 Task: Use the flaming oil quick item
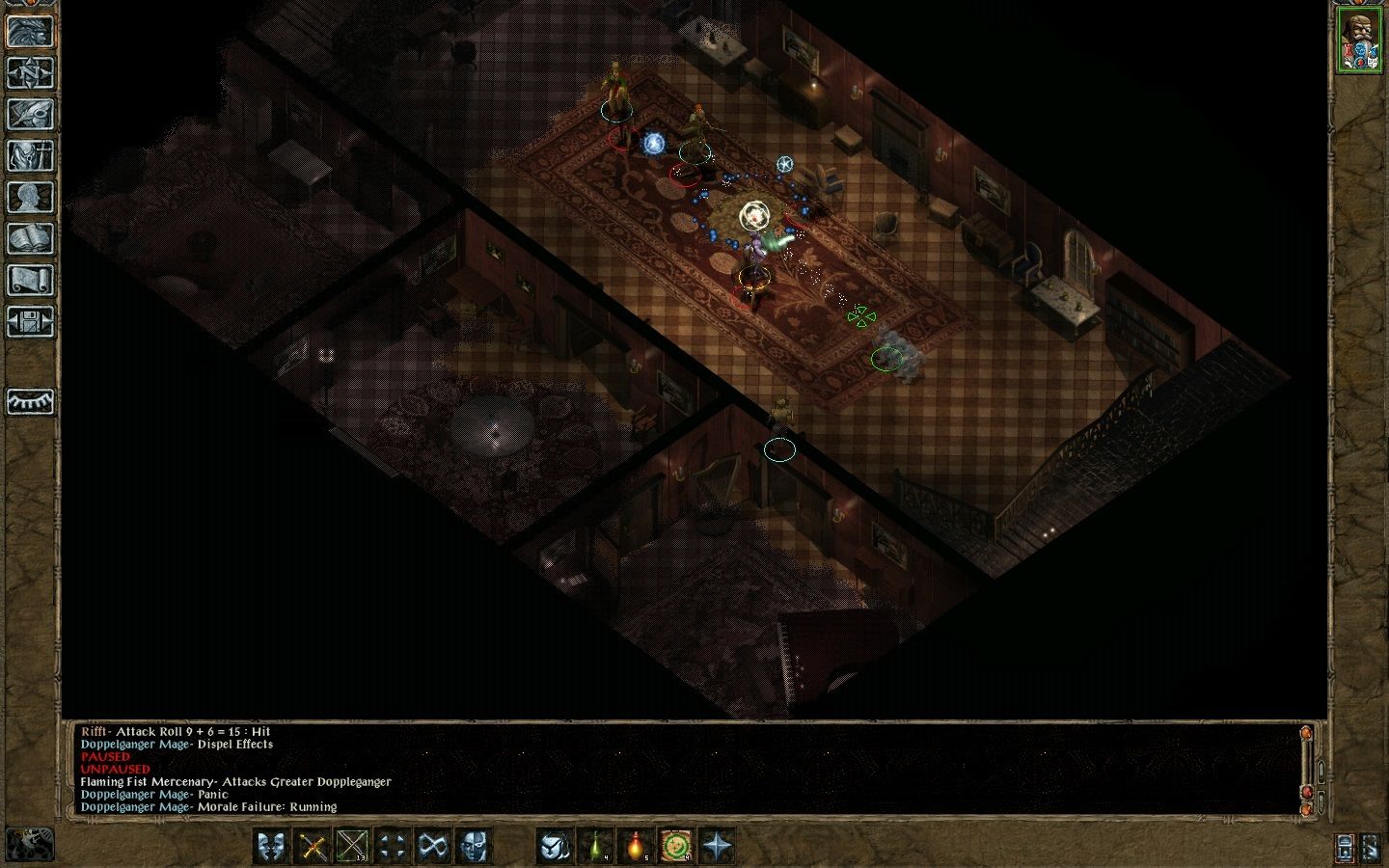click(x=638, y=846)
